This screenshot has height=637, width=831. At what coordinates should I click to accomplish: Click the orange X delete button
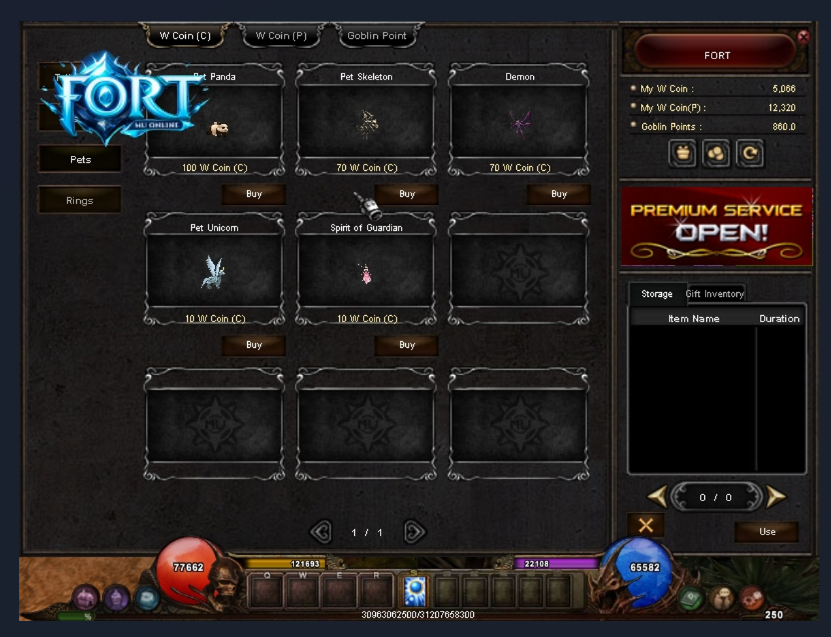coord(645,525)
